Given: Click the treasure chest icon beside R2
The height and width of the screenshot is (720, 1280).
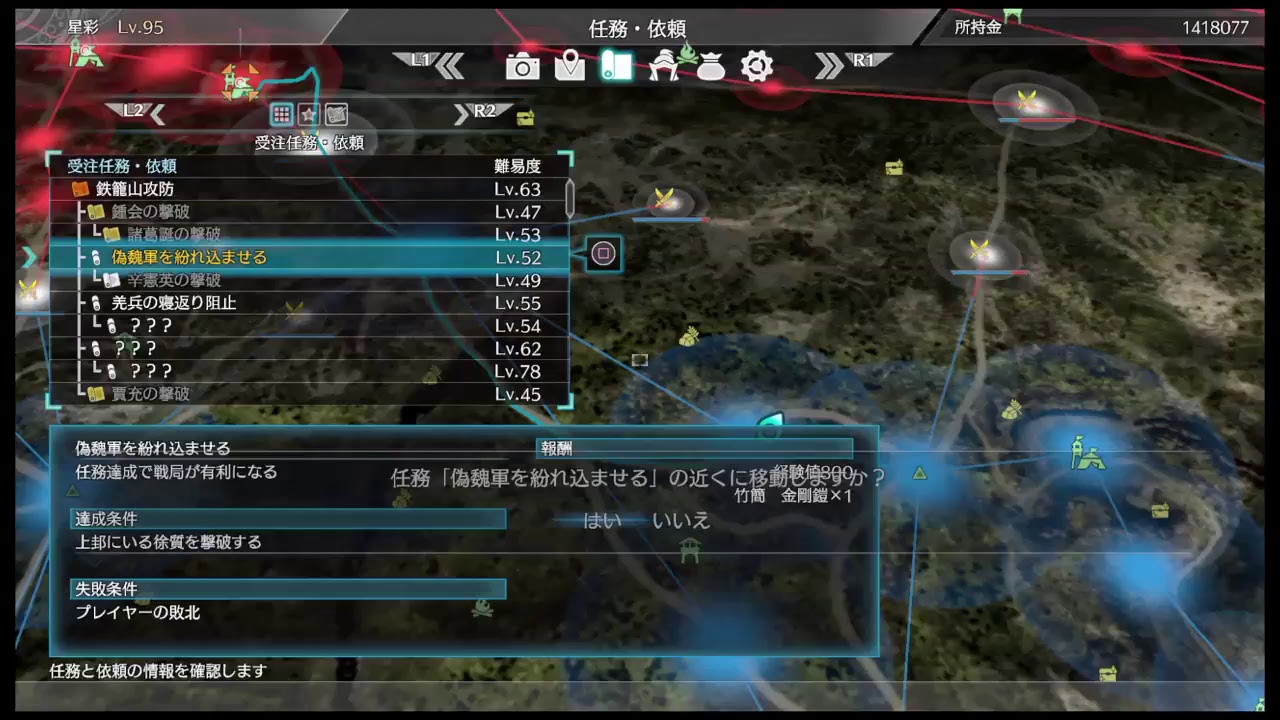Looking at the screenshot, I should [x=527, y=116].
